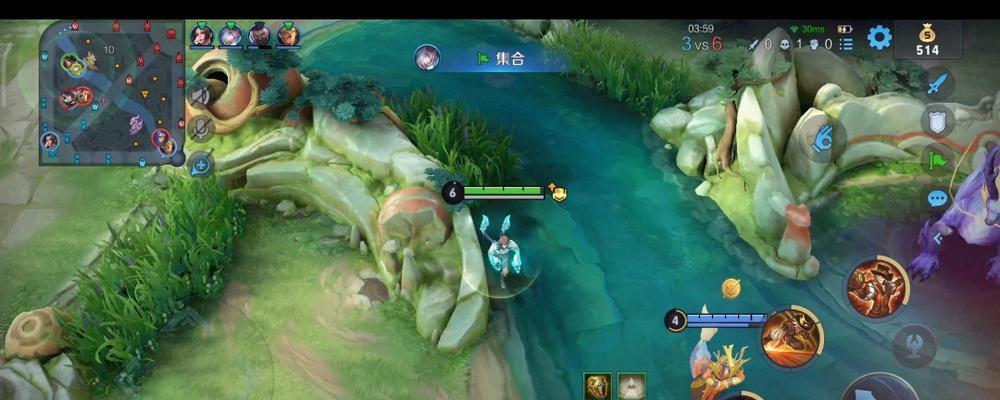Send the shield retreat signal

937,121
